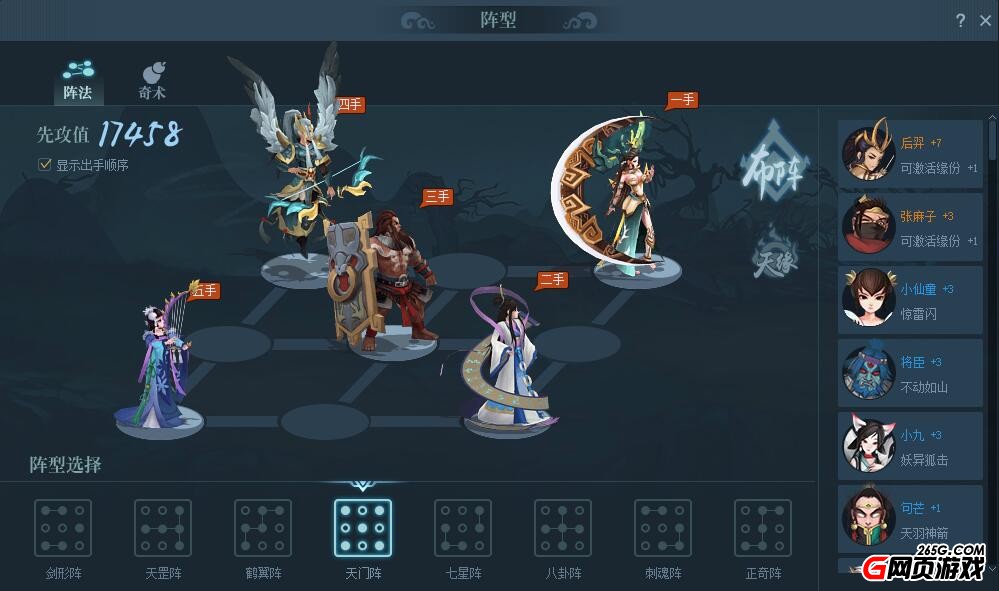Pick the 鹤翼阵 formation
999x591 pixels.
coord(263,529)
